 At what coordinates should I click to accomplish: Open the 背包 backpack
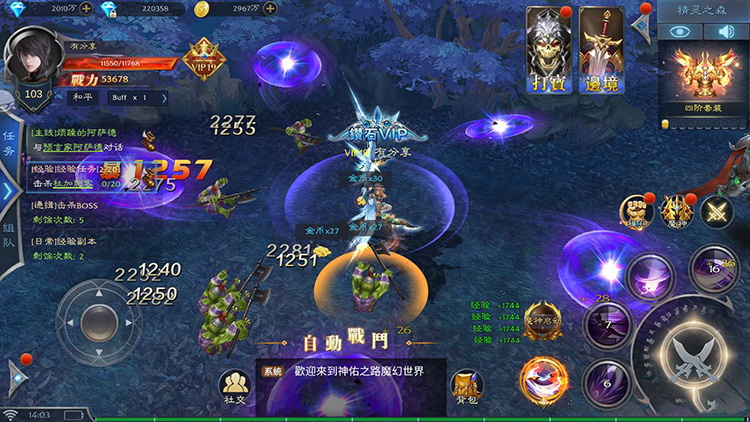(464, 388)
